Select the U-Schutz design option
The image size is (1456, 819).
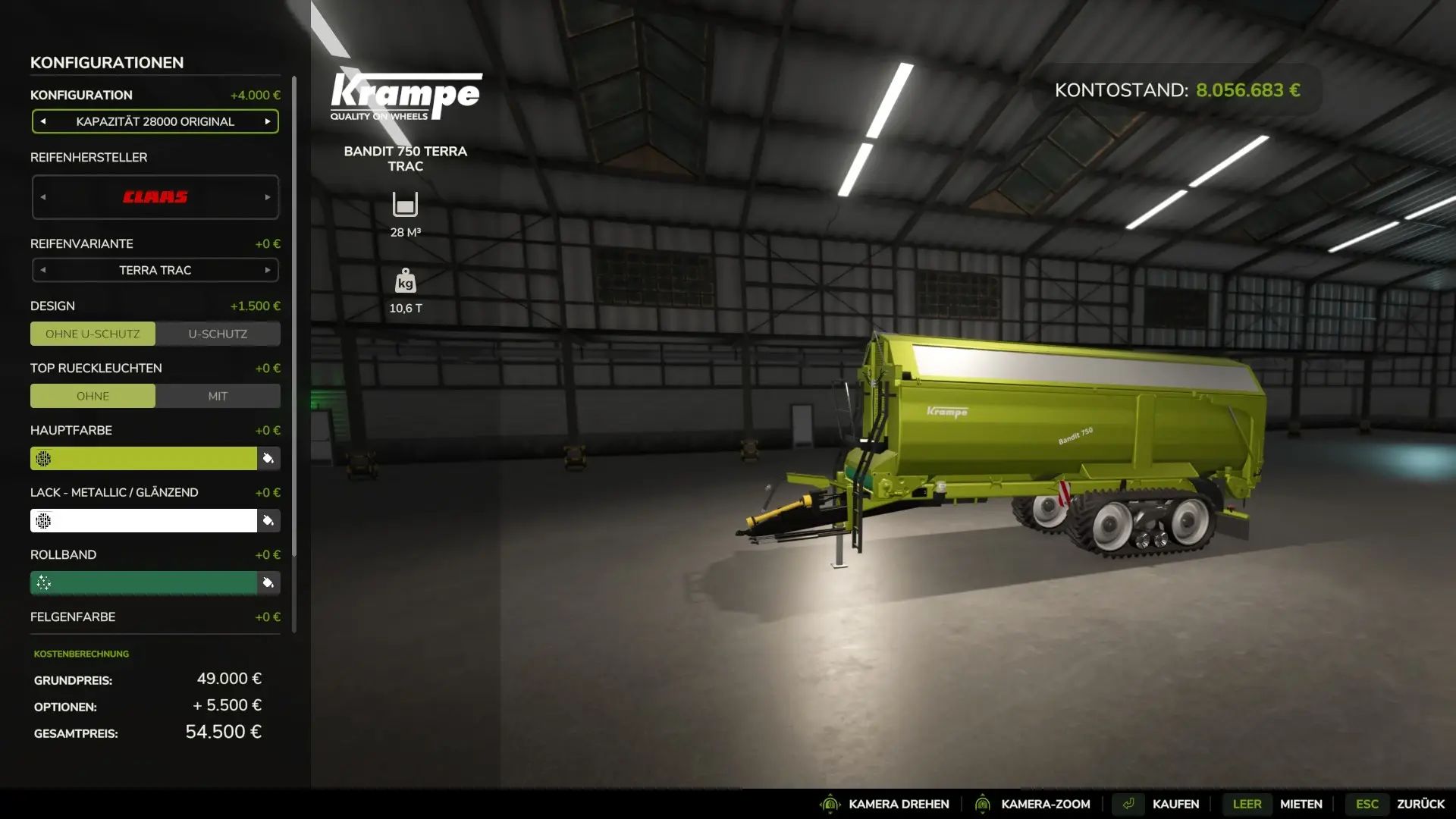click(x=218, y=334)
